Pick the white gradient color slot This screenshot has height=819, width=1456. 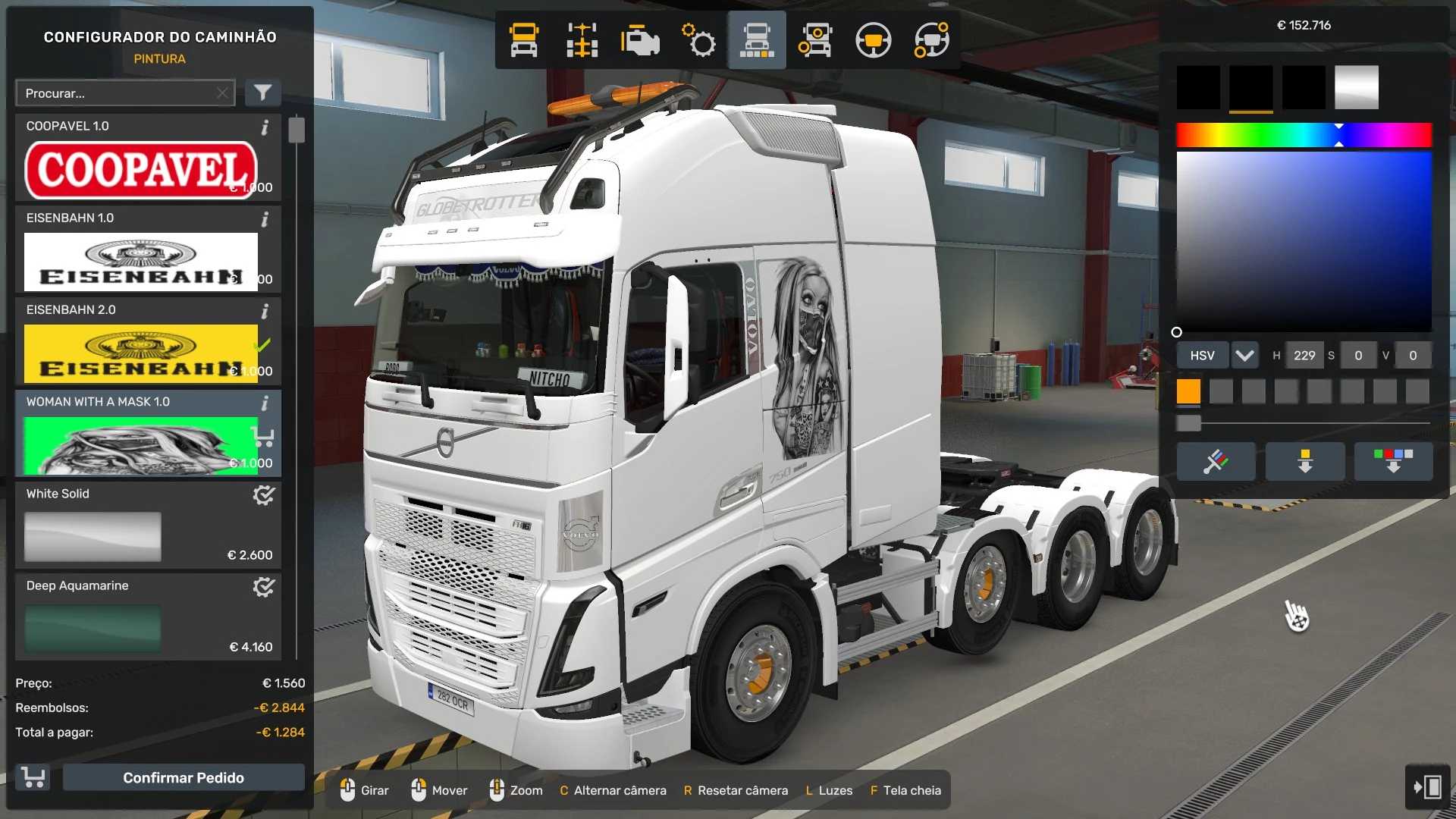pos(1356,87)
